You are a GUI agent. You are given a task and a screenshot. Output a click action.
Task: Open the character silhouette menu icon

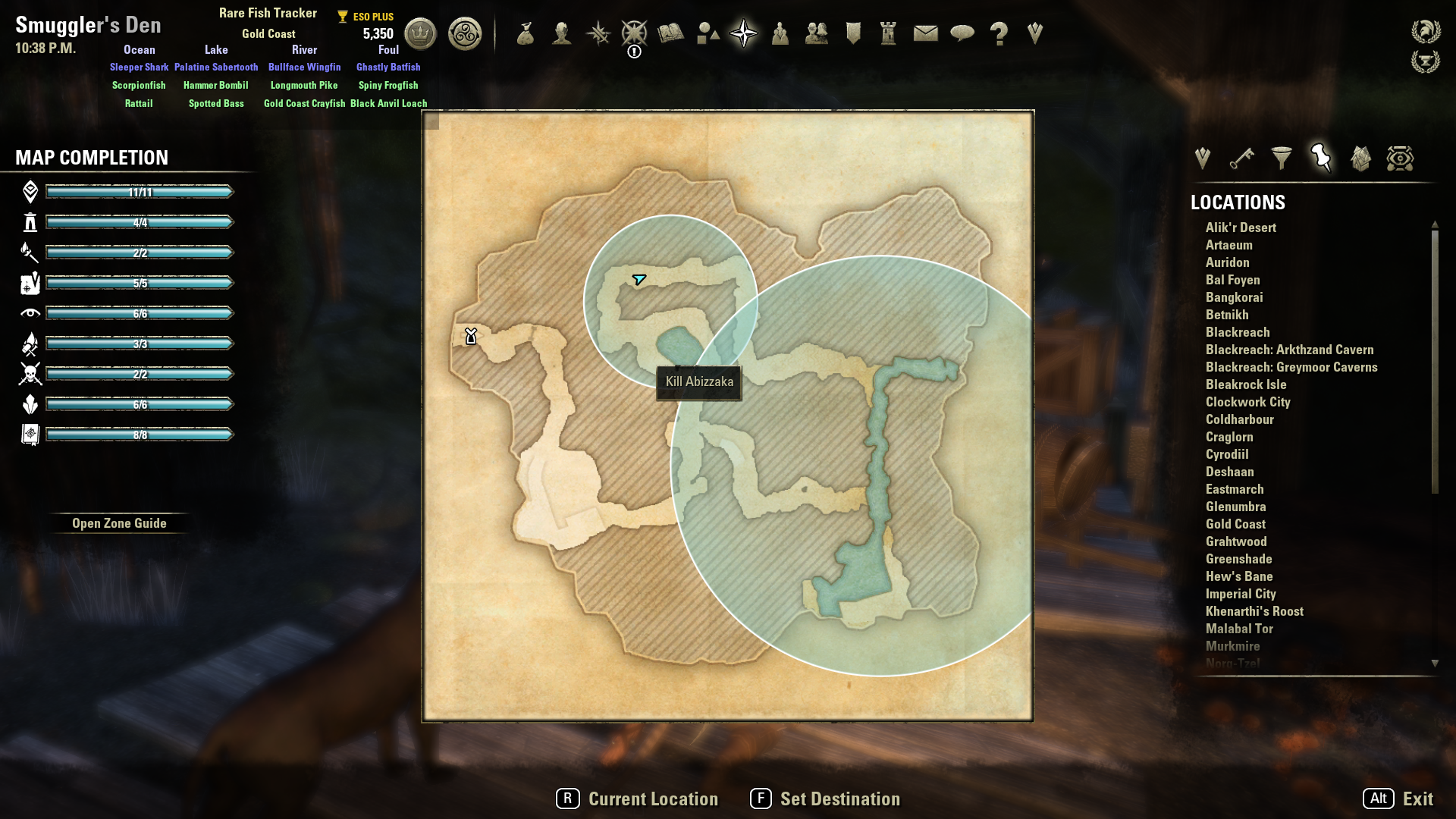562,33
